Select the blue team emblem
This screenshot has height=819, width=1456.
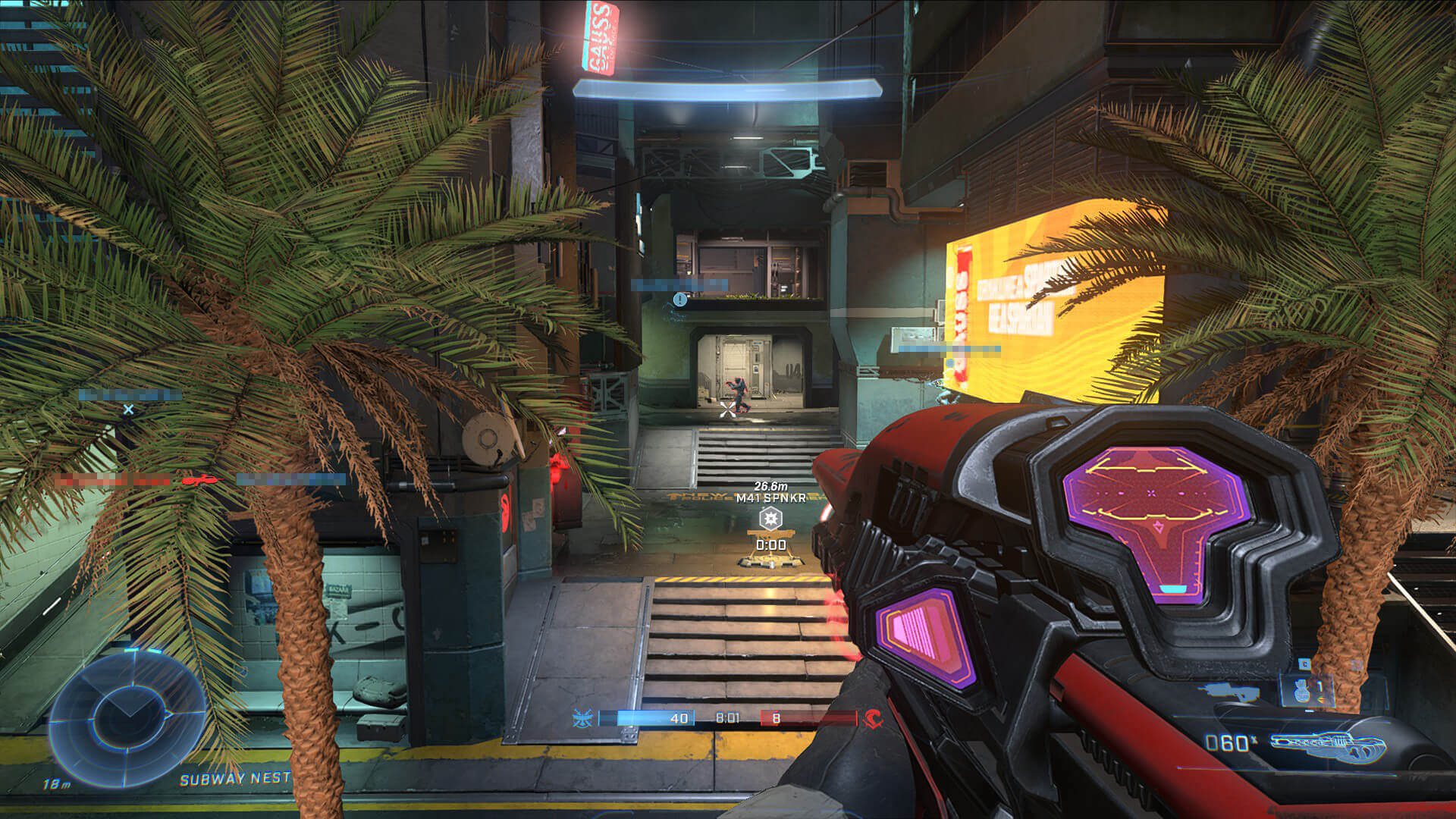(582, 717)
